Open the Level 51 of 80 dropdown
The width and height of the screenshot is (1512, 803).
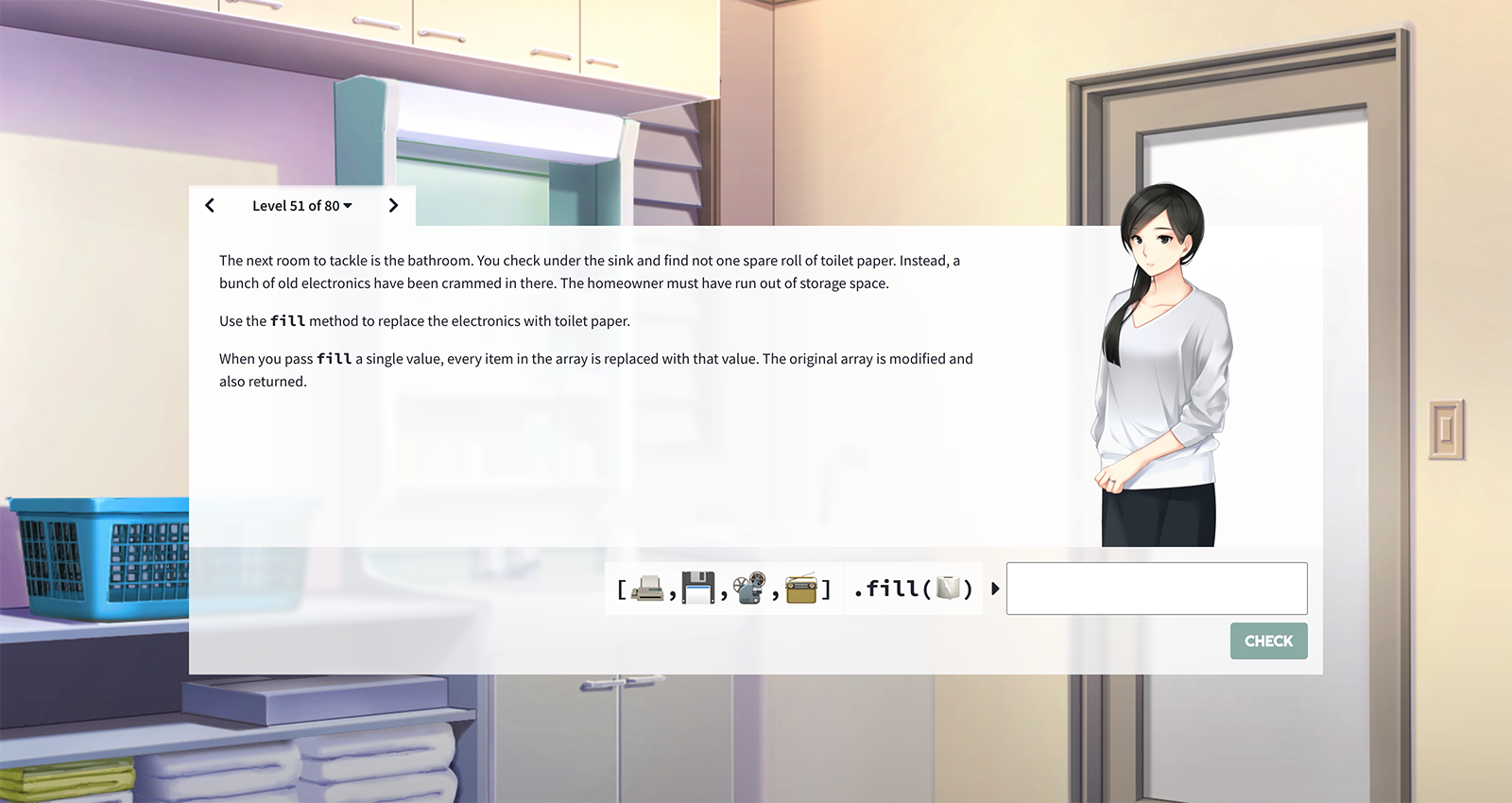click(301, 206)
